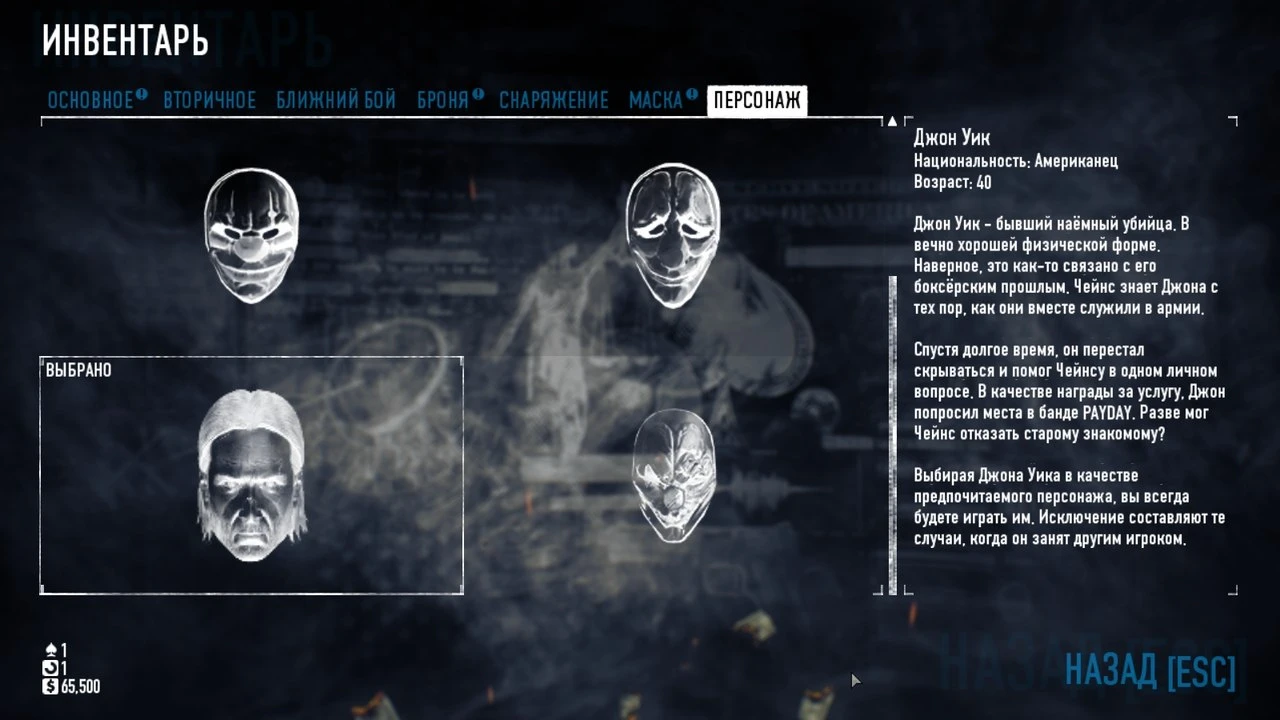The image size is (1280, 720).
Task: Click the alert badge on the Броня tab
Action: tap(477, 93)
